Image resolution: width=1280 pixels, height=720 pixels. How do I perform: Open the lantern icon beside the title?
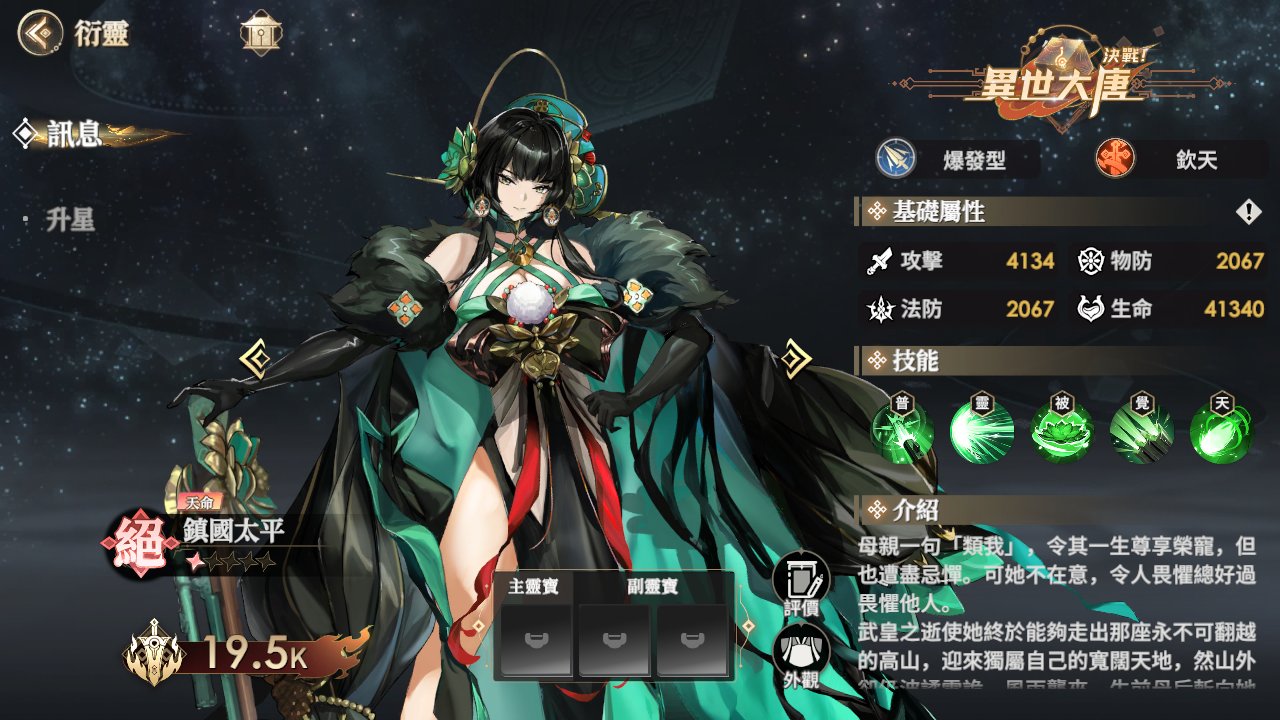pos(261,34)
